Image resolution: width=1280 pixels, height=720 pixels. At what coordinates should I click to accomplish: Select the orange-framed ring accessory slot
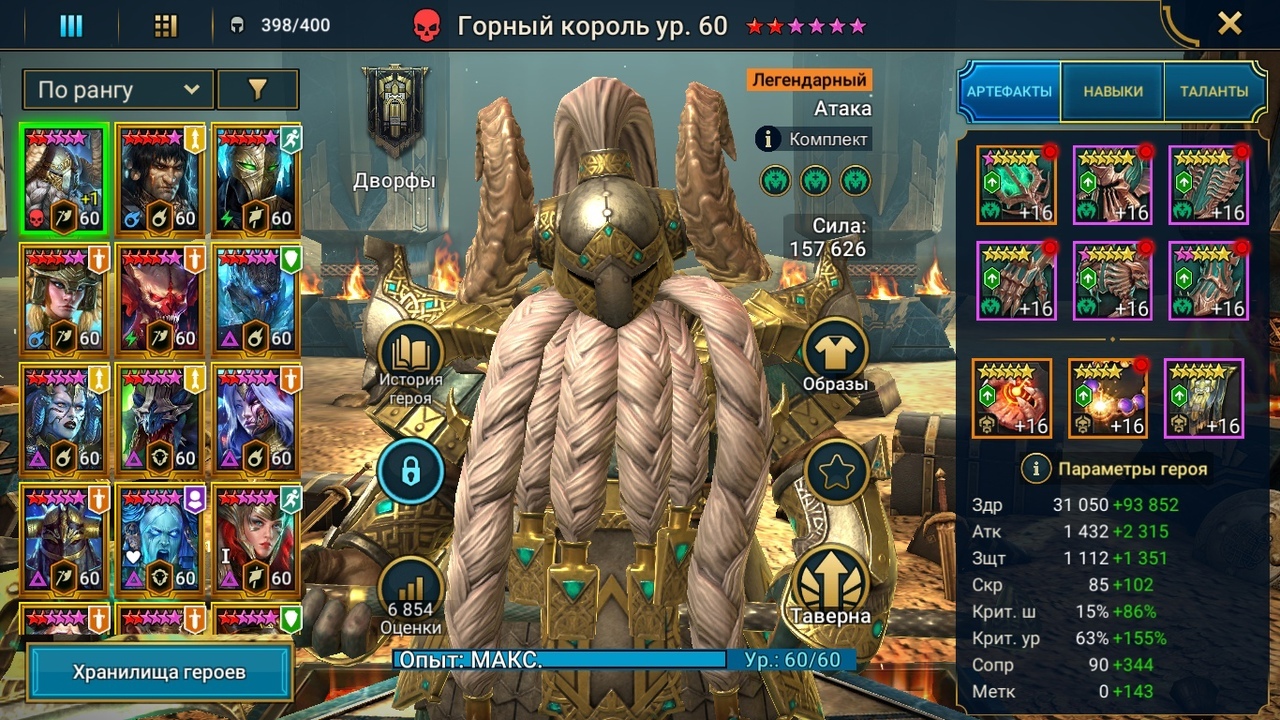1011,399
